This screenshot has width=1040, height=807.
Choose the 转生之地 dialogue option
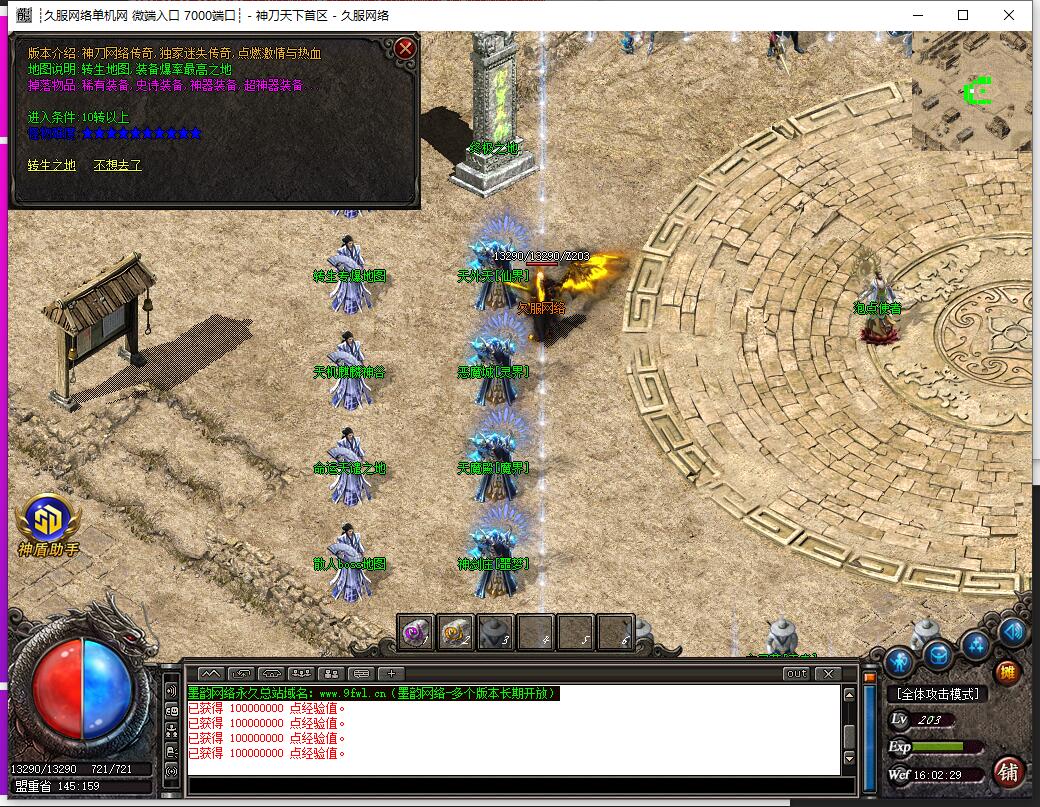pyautogui.click(x=51, y=165)
